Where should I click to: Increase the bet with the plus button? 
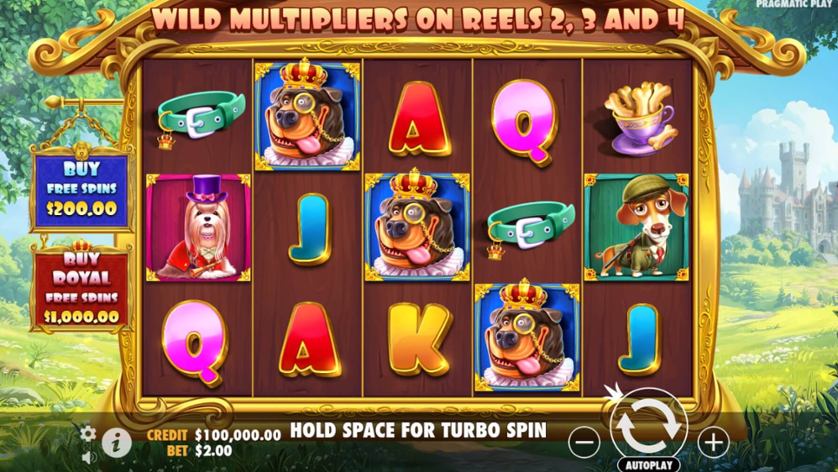(713, 440)
